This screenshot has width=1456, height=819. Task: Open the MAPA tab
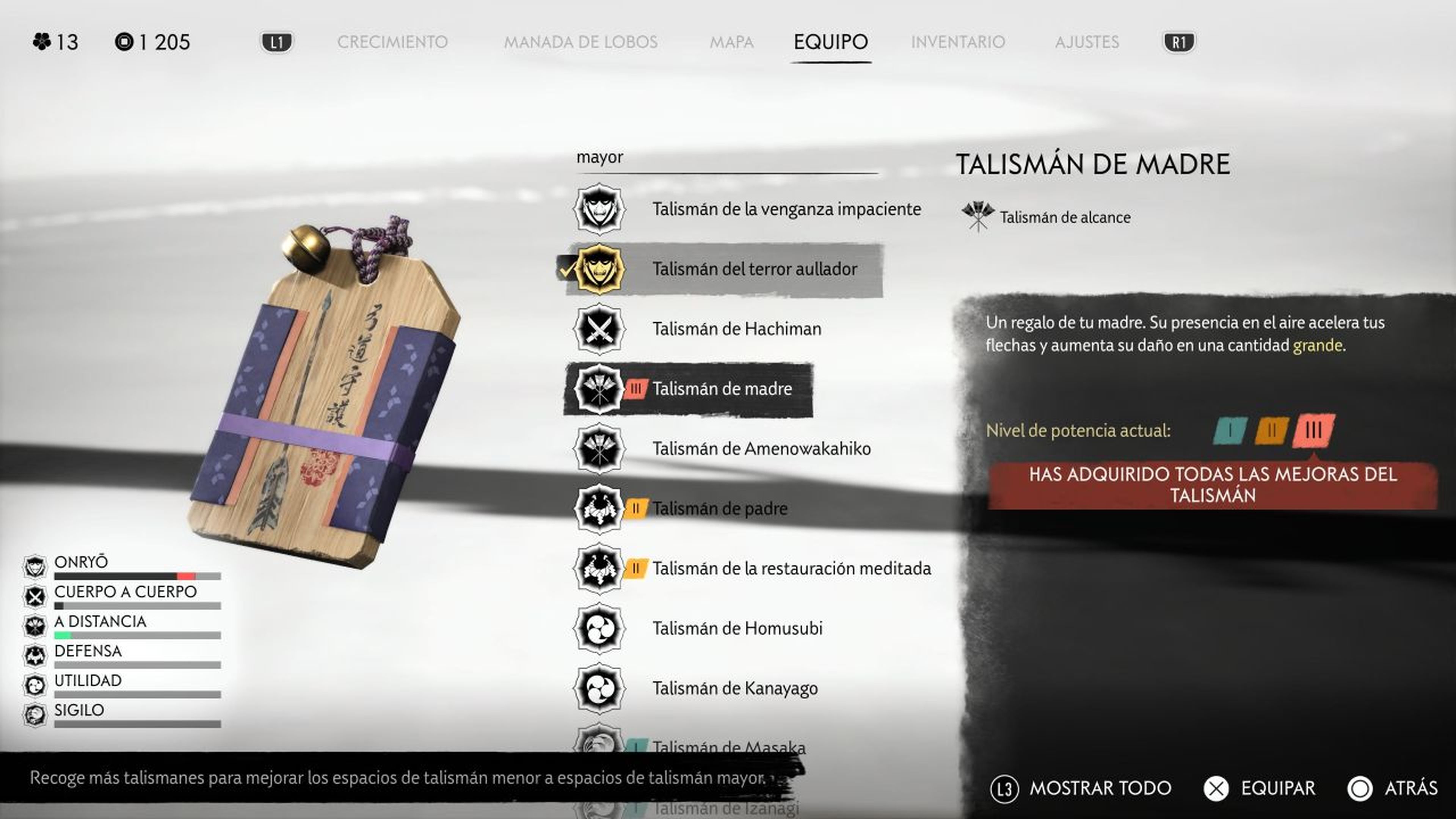pyautogui.click(x=733, y=42)
